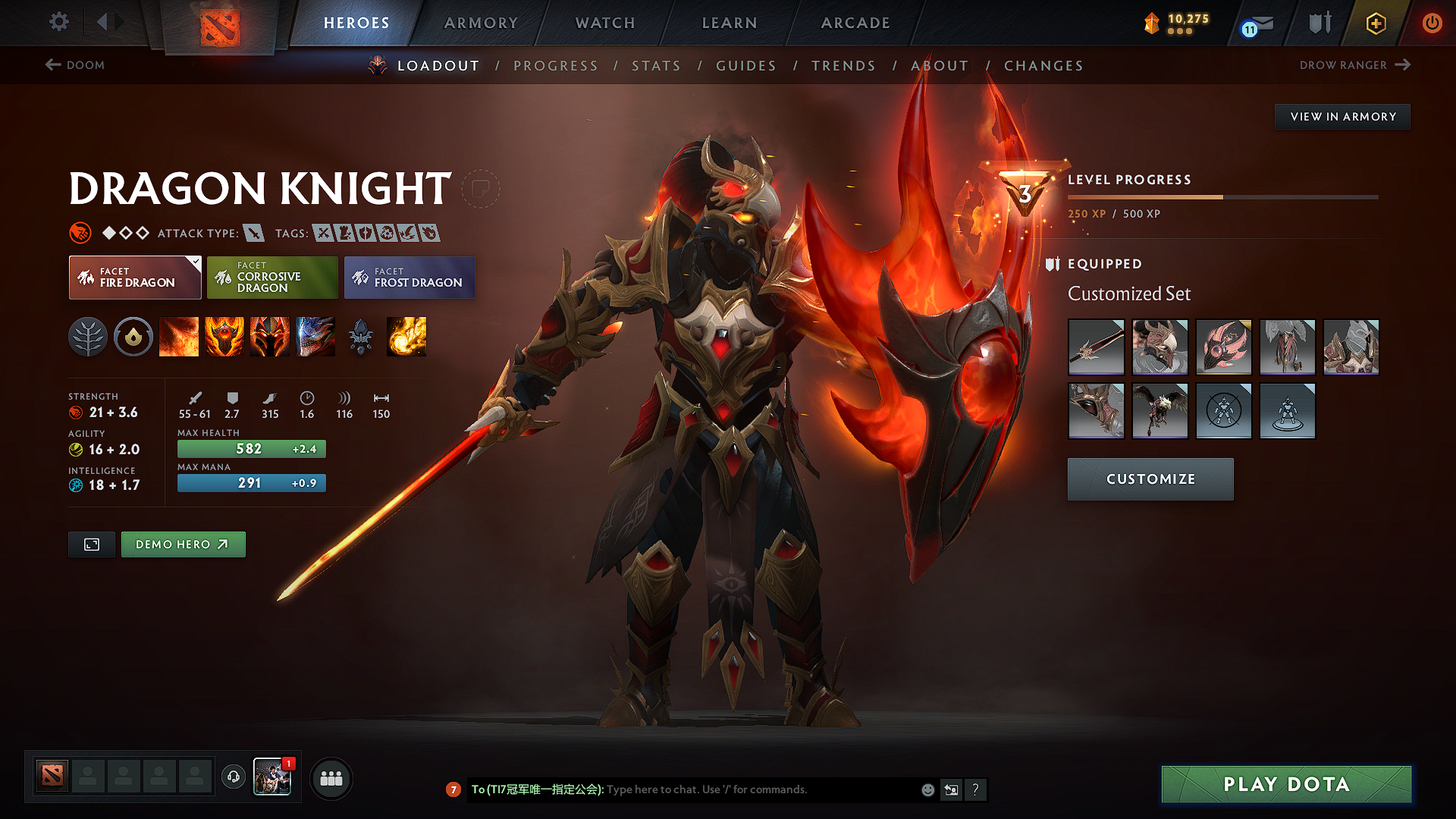This screenshot has height=819, width=1456.
Task: Open the emoticon smiley in chat bar
Action: point(927,789)
